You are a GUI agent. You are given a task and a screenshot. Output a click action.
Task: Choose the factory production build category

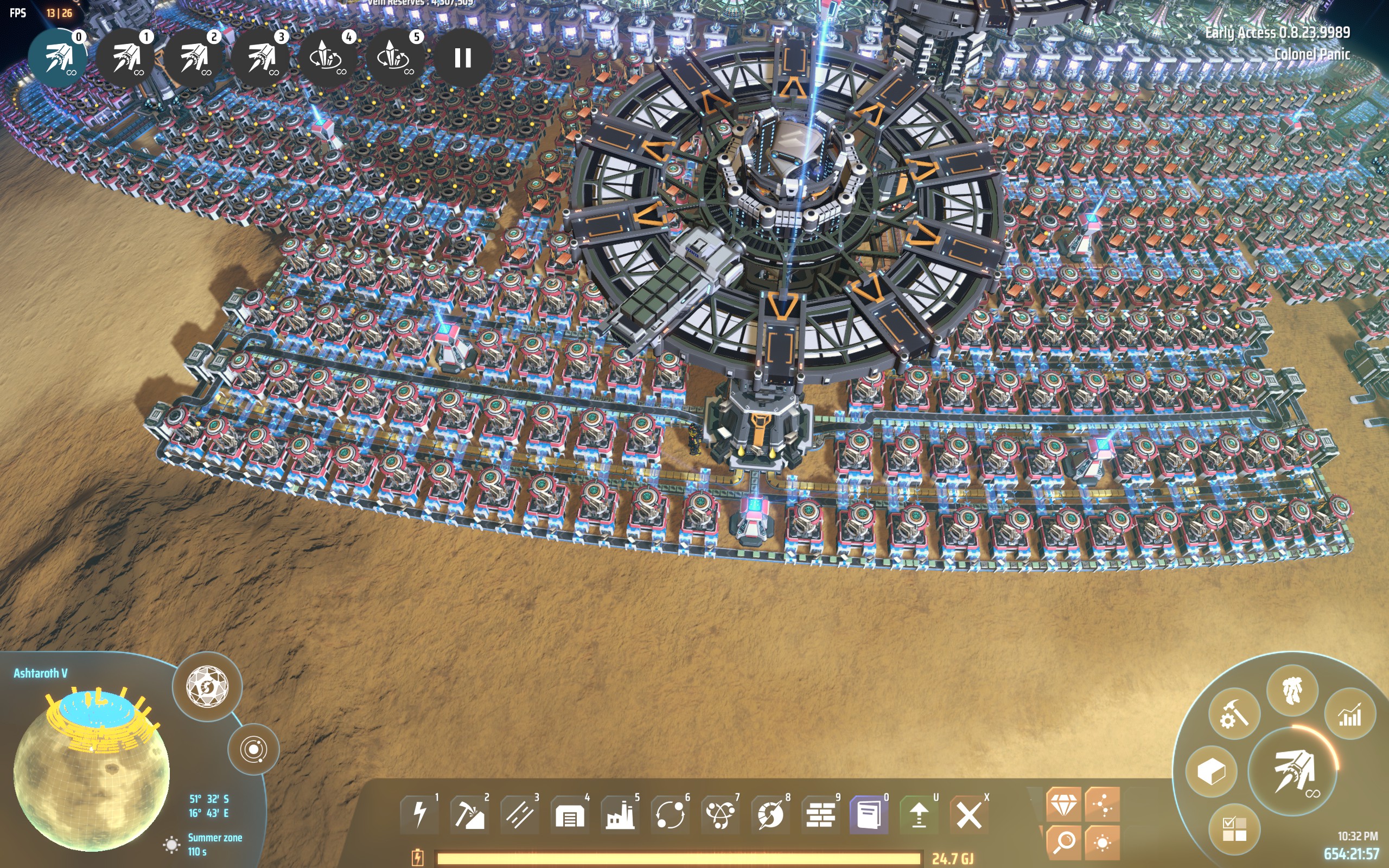tap(620, 814)
